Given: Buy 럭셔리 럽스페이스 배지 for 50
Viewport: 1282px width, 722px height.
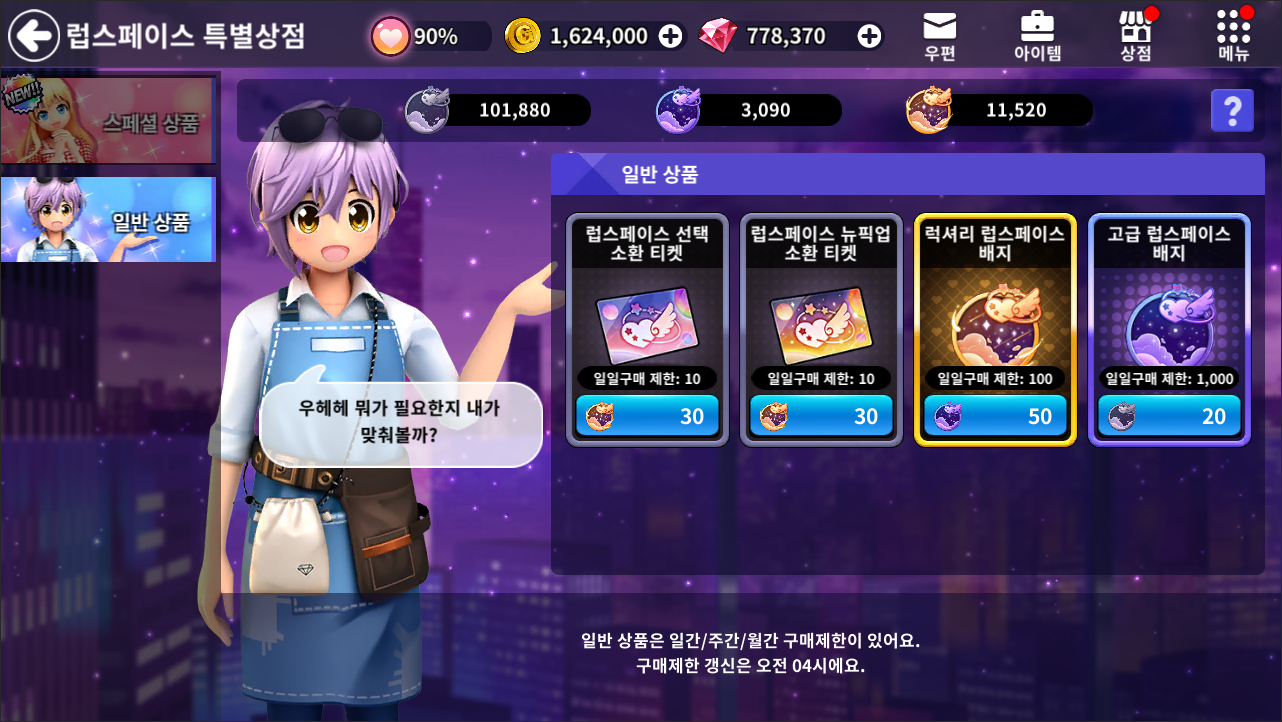Looking at the screenshot, I should click(995, 416).
